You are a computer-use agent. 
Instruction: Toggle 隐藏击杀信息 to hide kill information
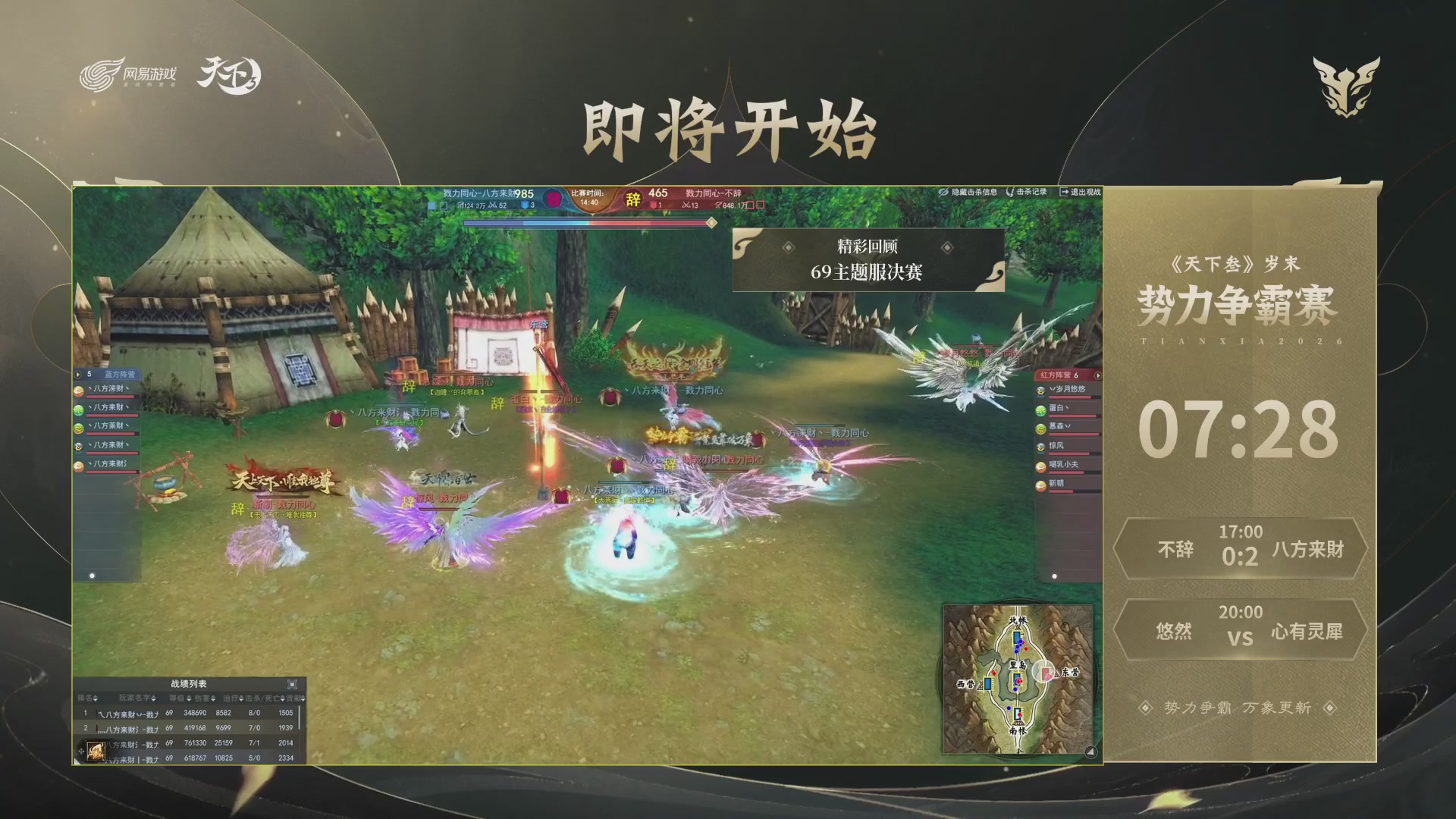point(974,192)
